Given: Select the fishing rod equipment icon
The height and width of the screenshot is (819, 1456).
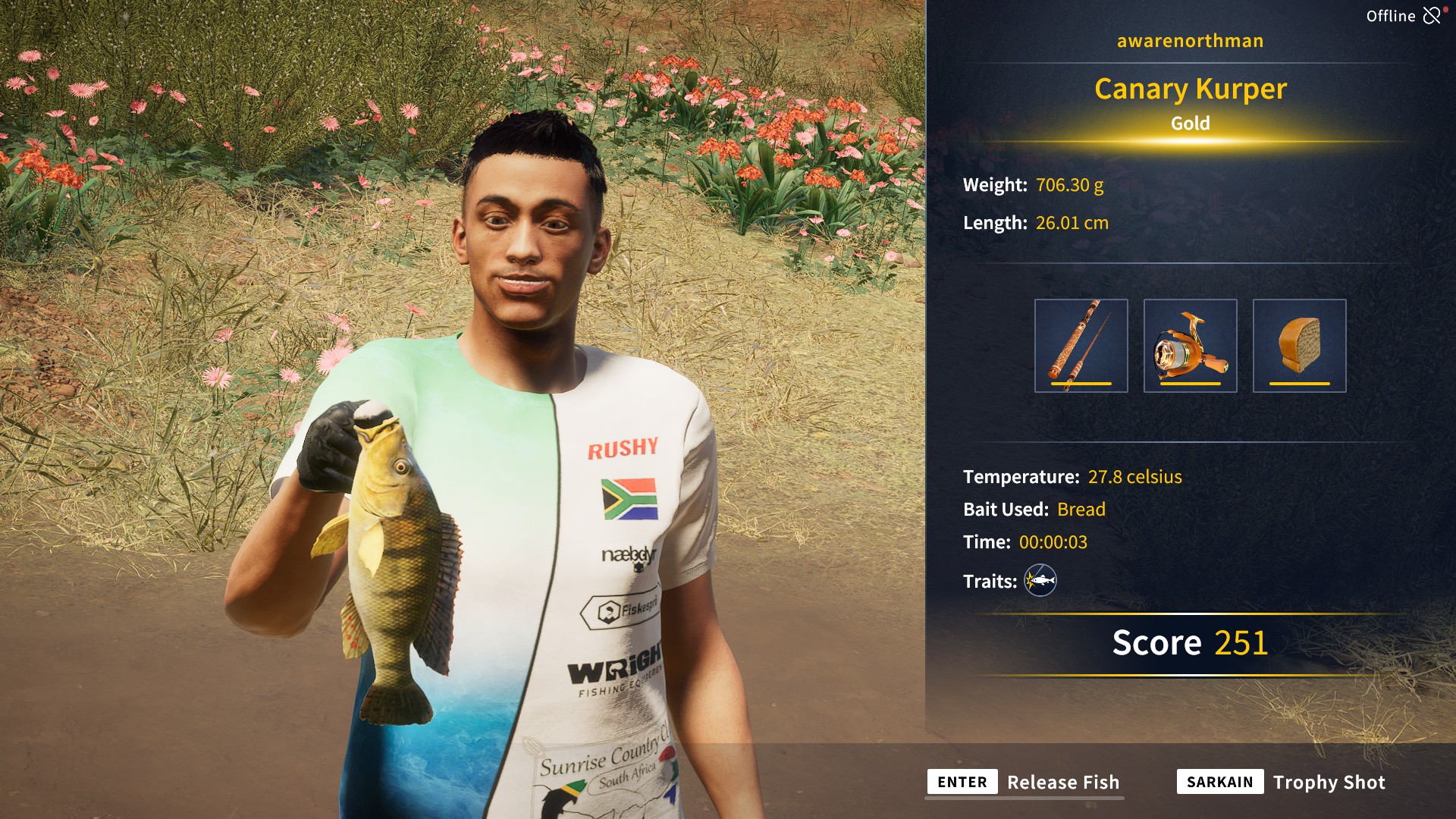Looking at the screenshot, I should click(x=1081, y=345).
